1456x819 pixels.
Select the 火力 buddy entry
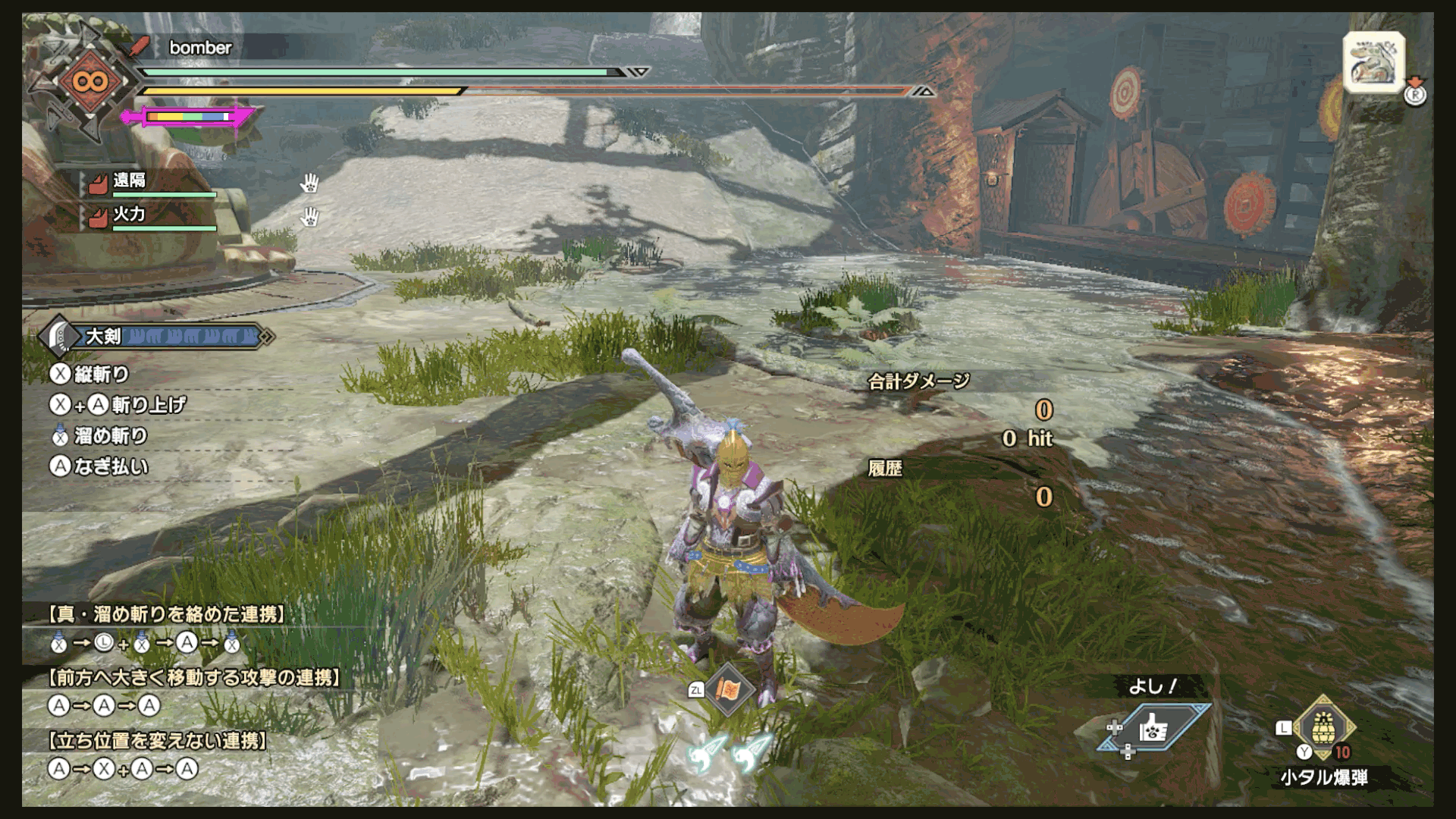point(129,215)
